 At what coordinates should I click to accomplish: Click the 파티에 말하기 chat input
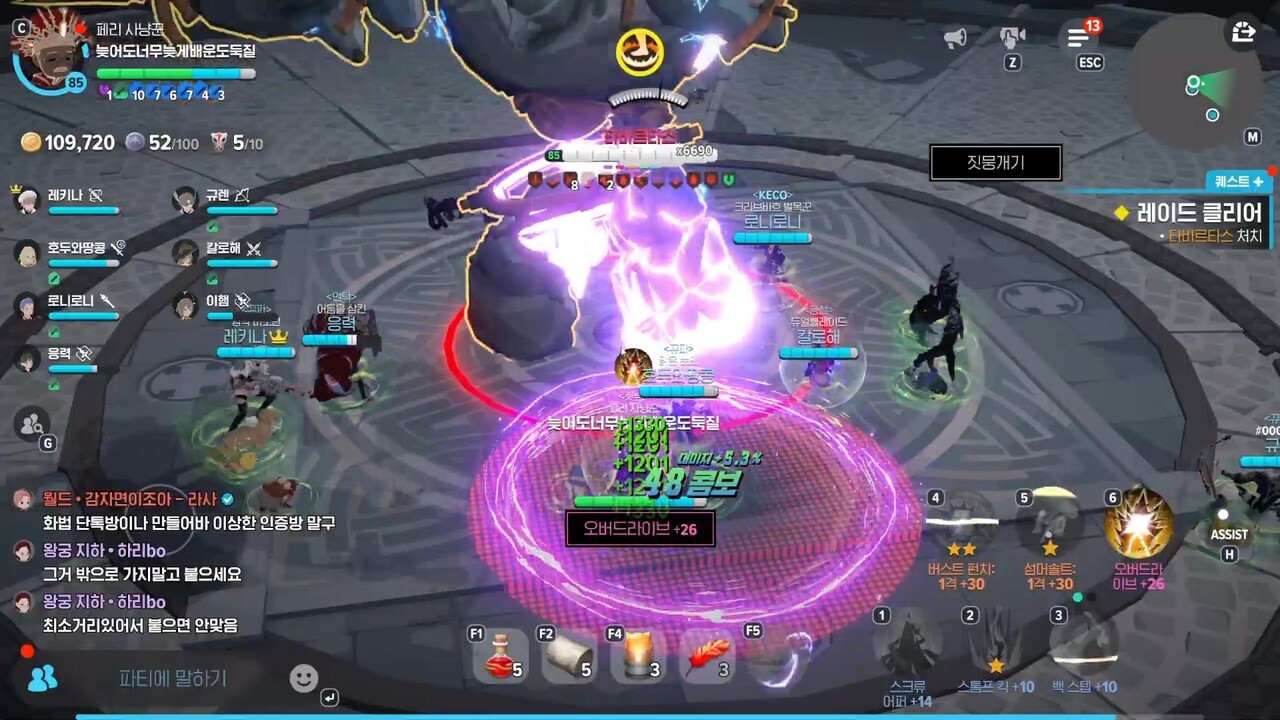[x=173, y=679]
